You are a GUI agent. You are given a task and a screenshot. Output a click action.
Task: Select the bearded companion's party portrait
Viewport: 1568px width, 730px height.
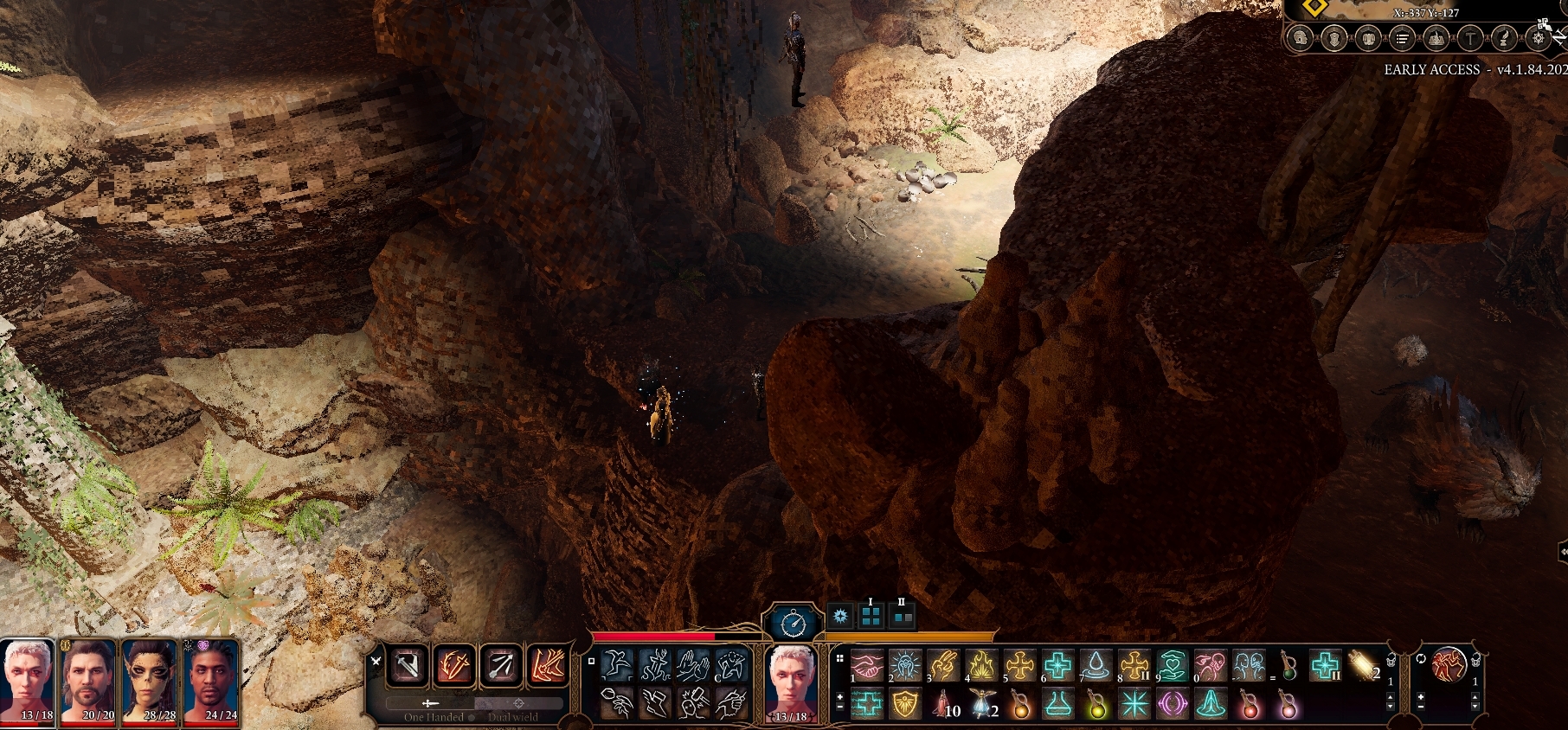87,682
